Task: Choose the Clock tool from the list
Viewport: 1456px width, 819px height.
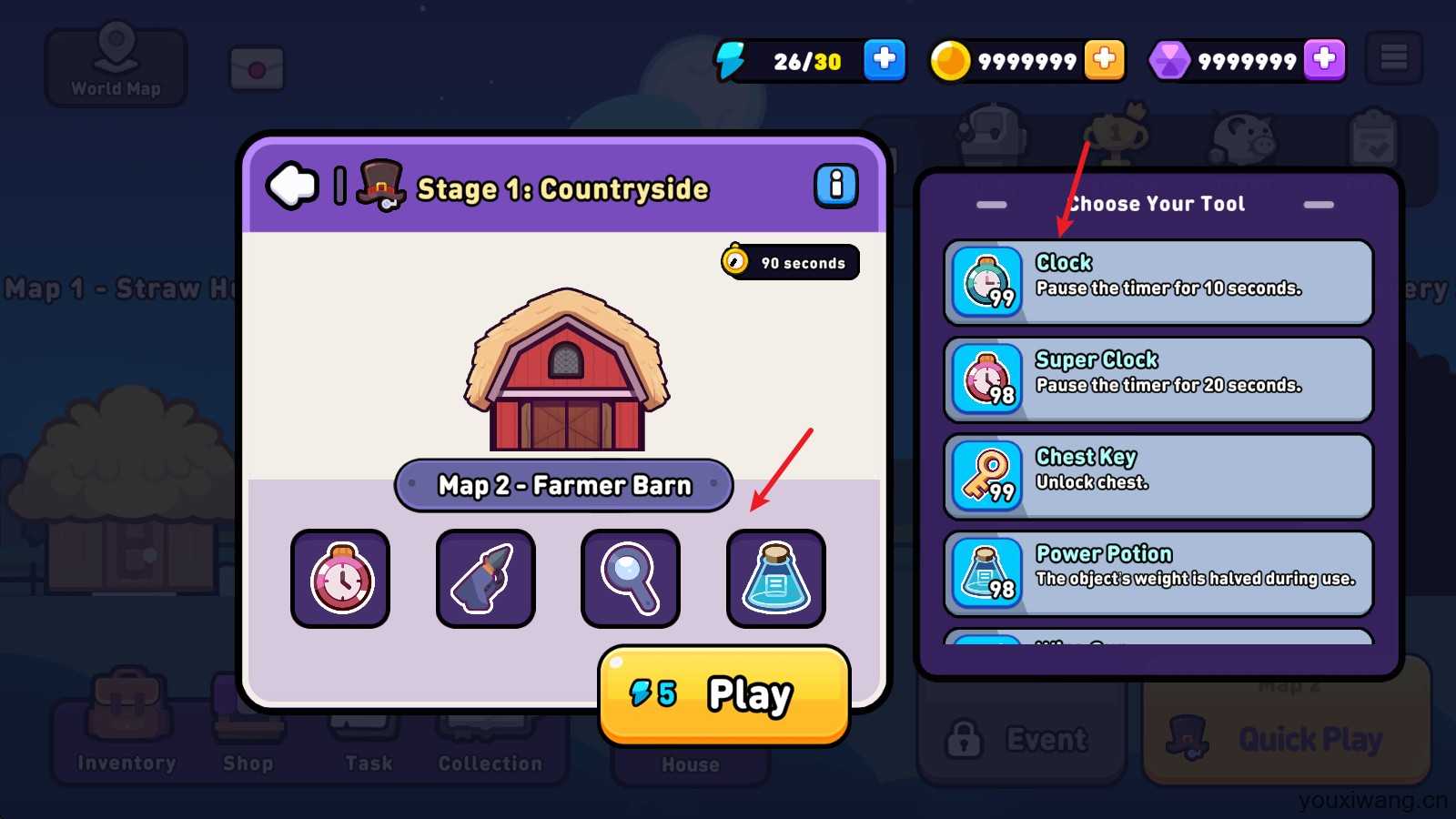Action: (1158, 282)
